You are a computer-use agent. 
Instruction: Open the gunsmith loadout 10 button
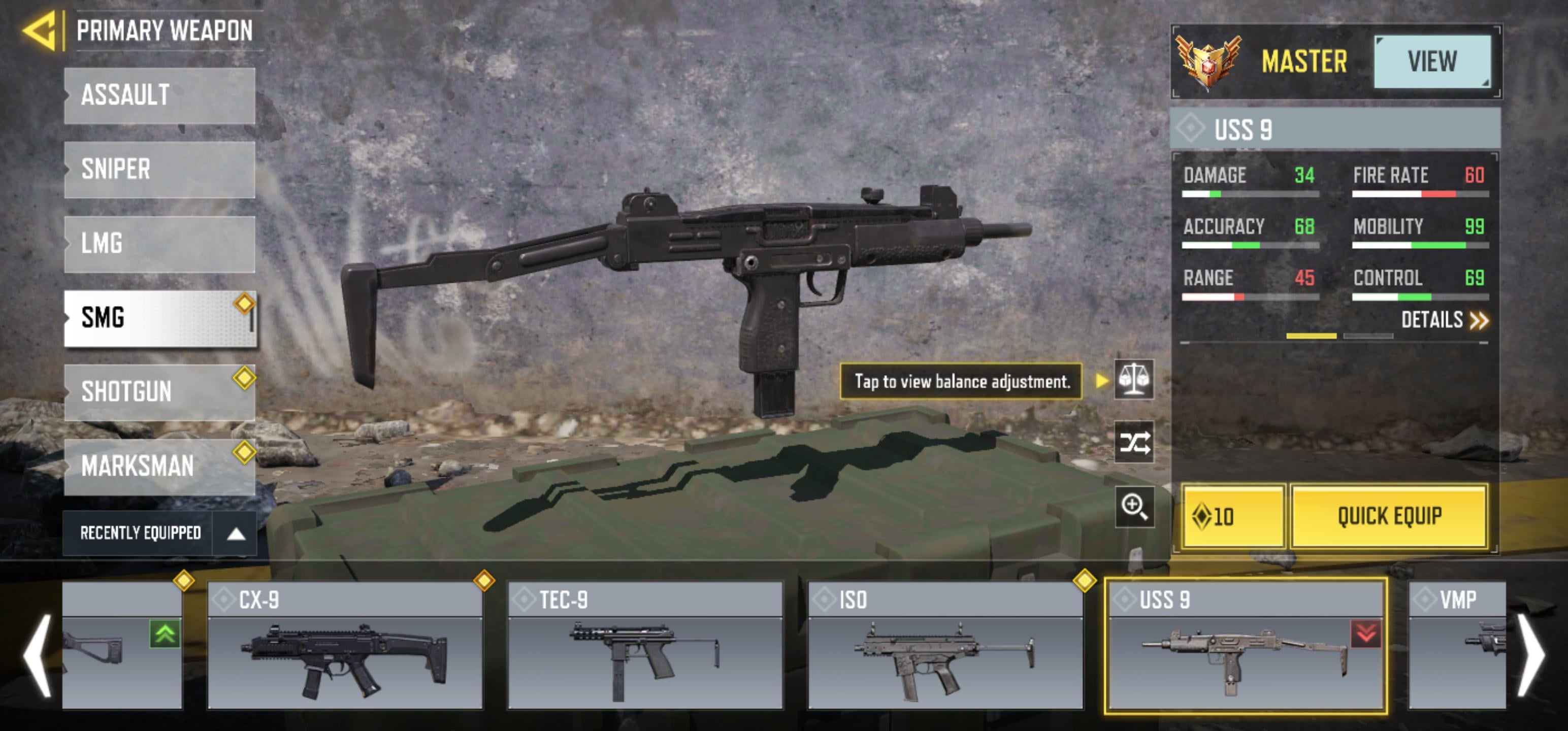pyautogui.click(x=1232, y=517)
